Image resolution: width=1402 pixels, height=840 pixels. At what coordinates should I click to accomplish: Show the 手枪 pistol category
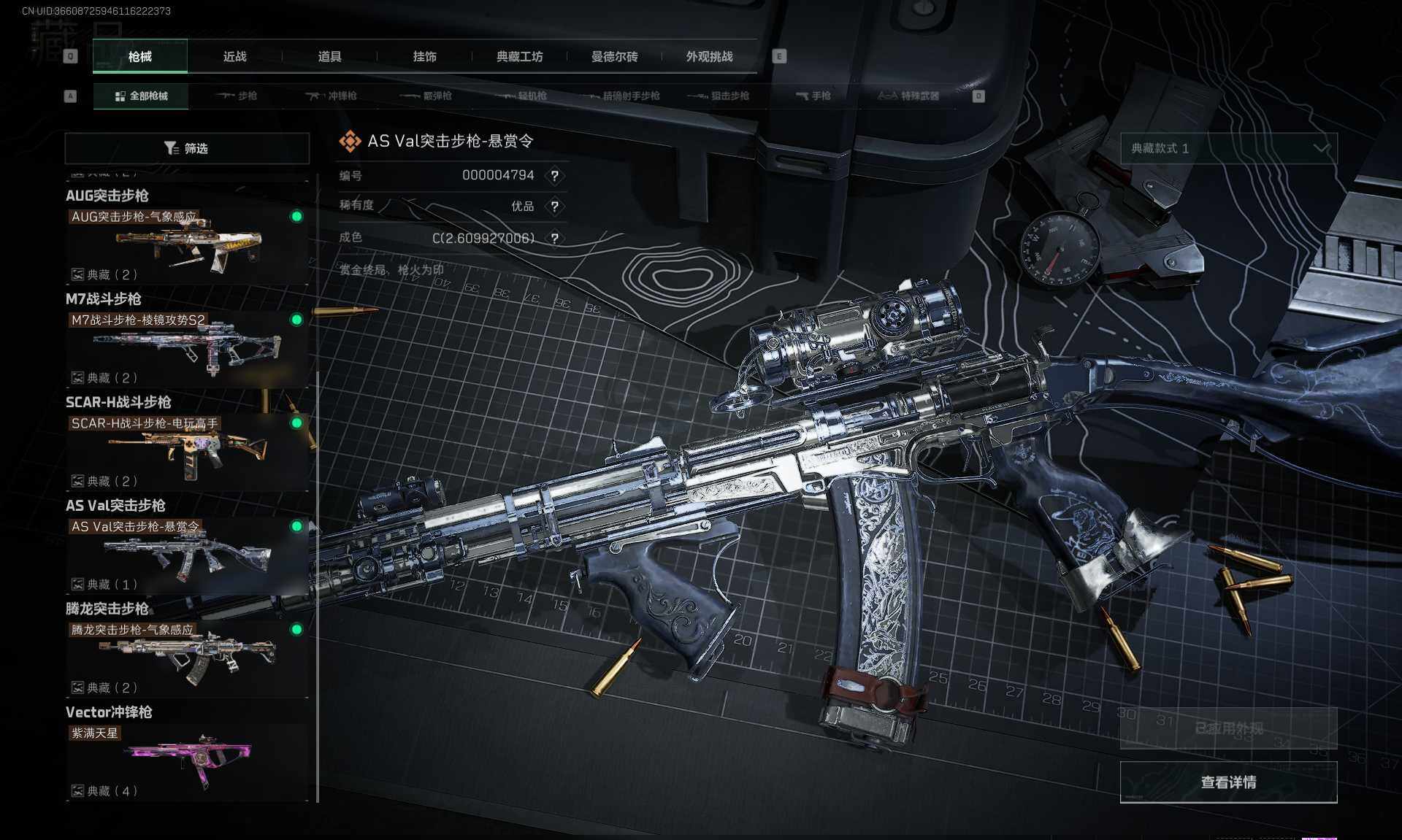tap(813, 96)
